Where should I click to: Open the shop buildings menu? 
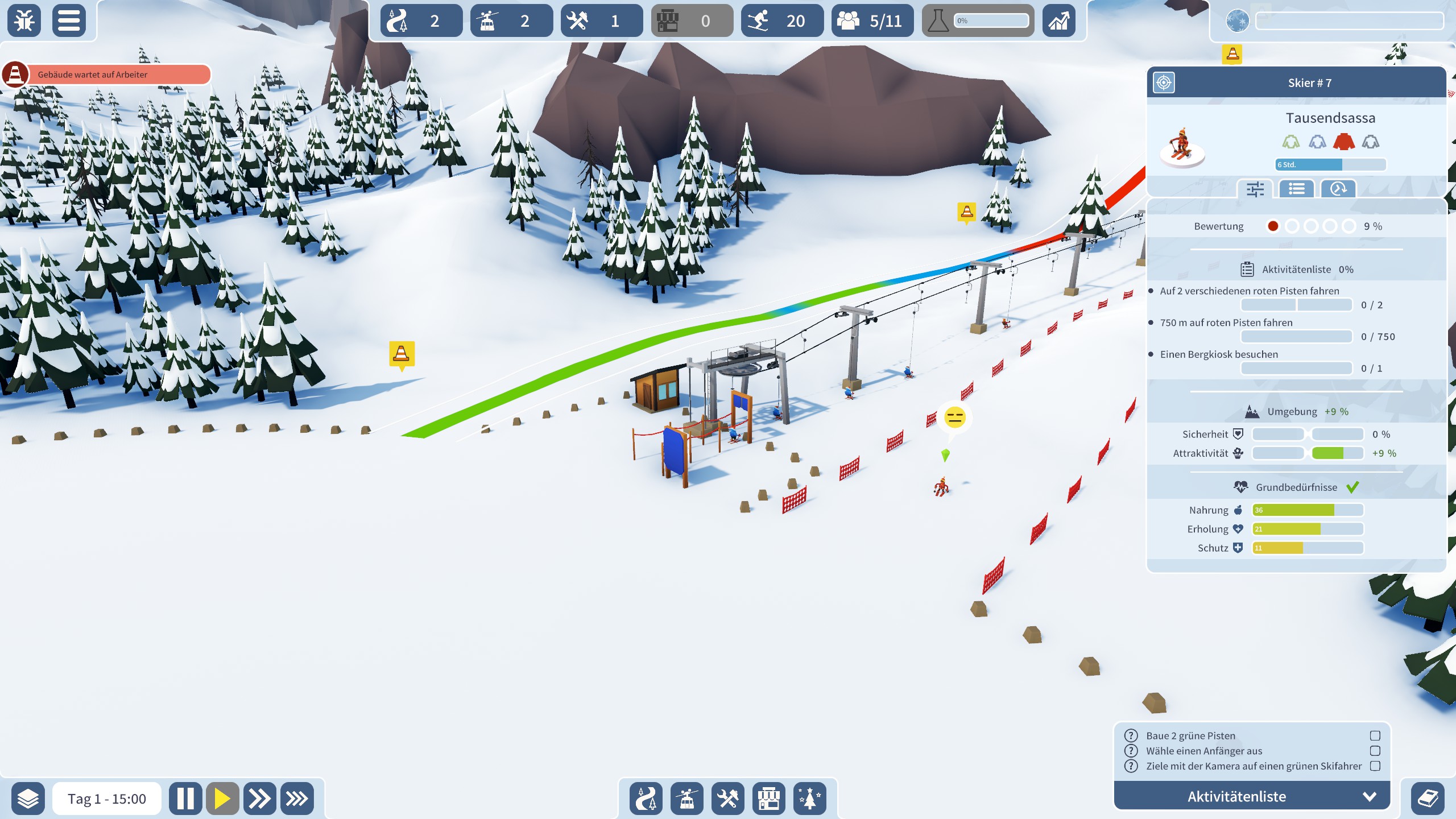coord(769,799)
